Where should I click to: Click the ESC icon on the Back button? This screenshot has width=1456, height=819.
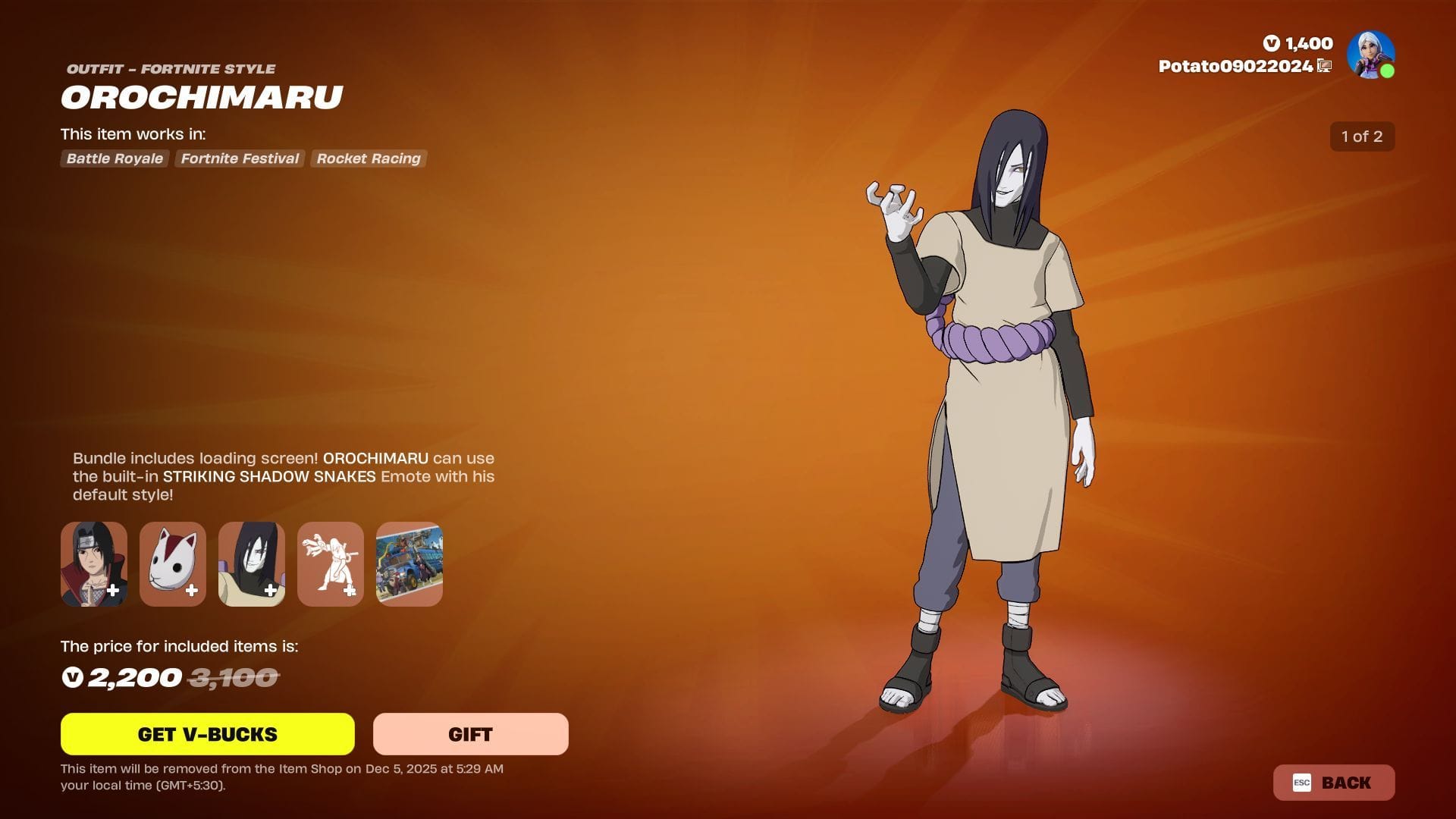(1303, 783)
